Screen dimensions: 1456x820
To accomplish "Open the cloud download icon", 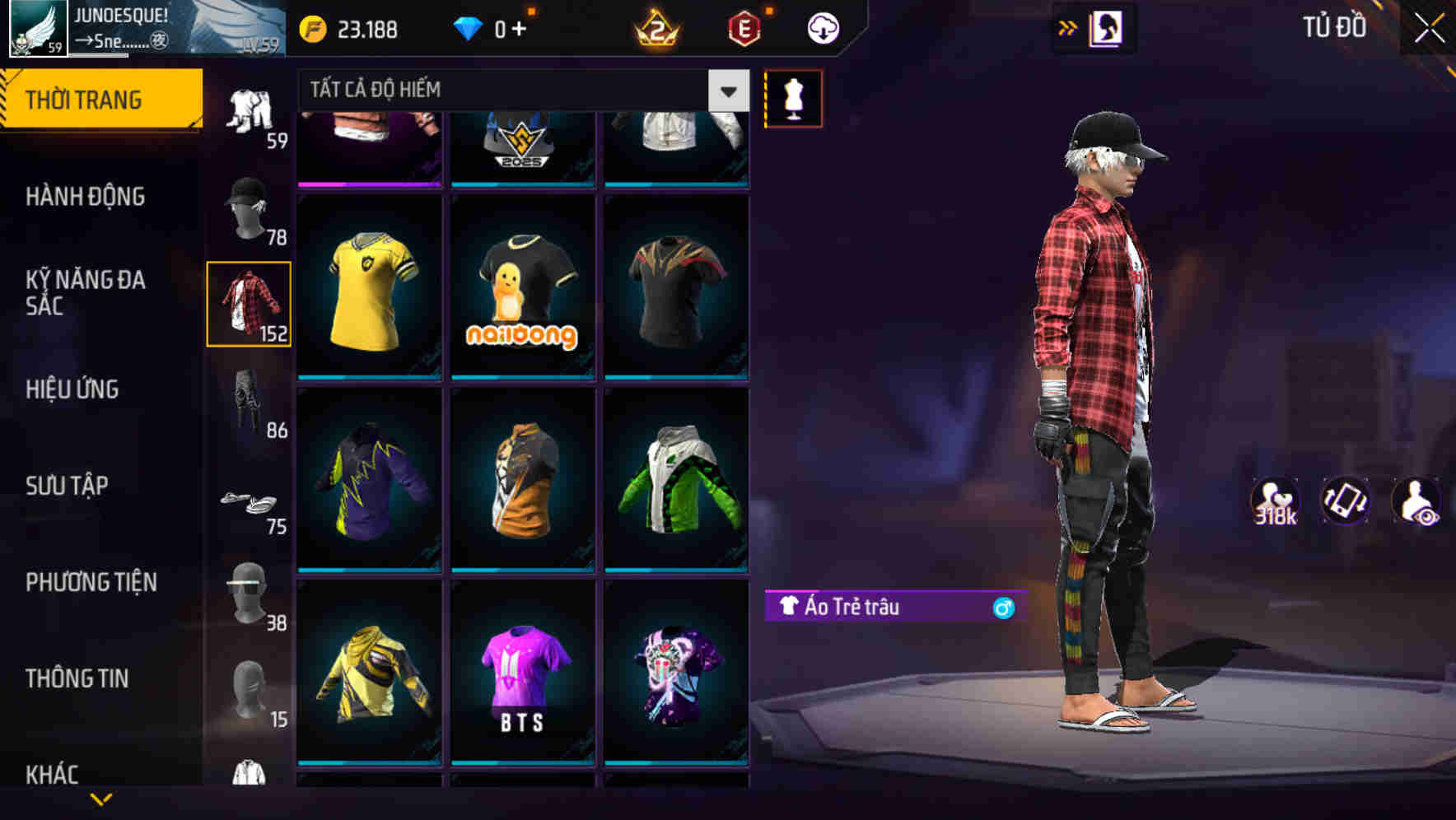I will 821,27.
